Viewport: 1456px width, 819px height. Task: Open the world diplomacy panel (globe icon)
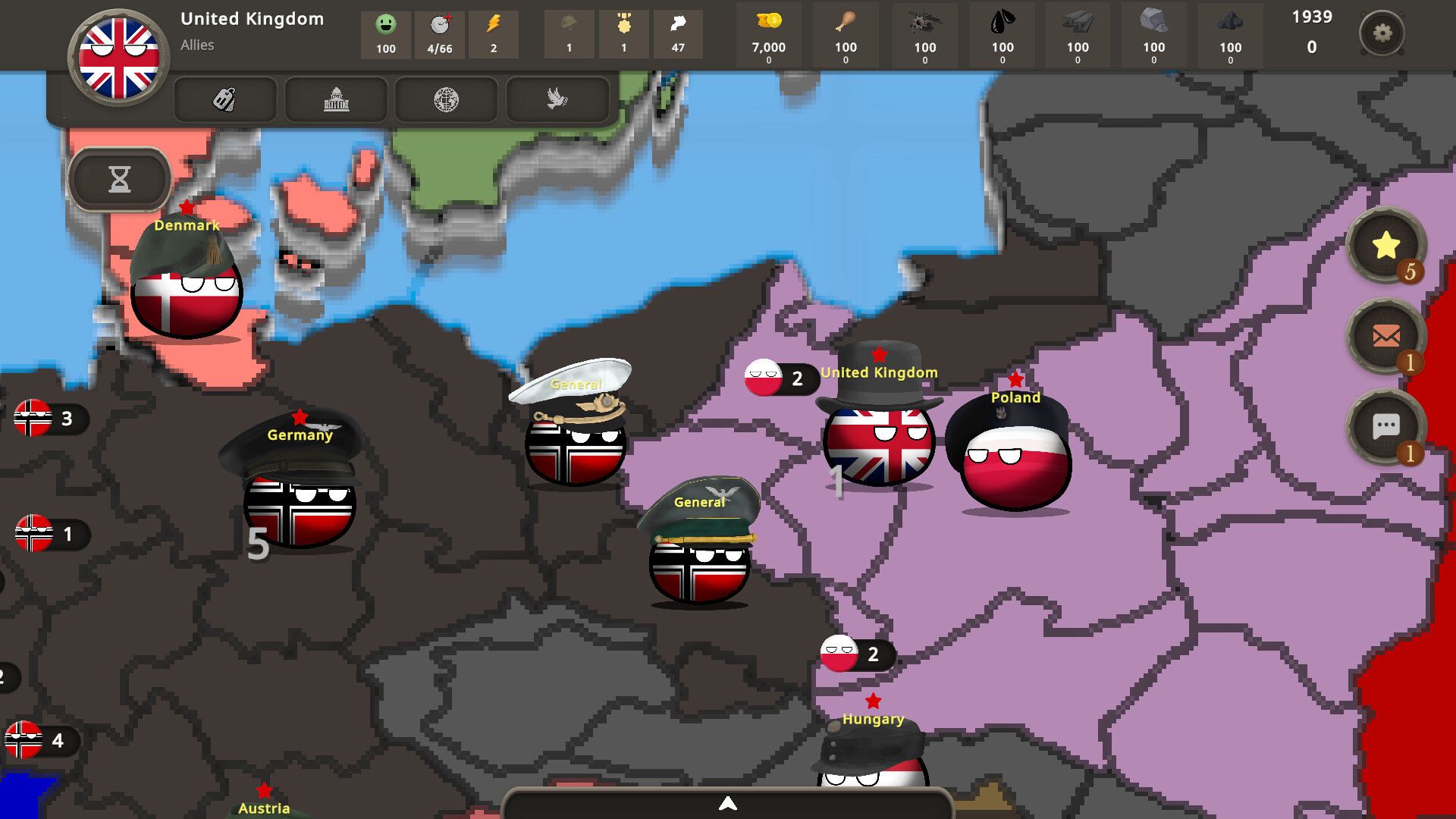point(446,99)
